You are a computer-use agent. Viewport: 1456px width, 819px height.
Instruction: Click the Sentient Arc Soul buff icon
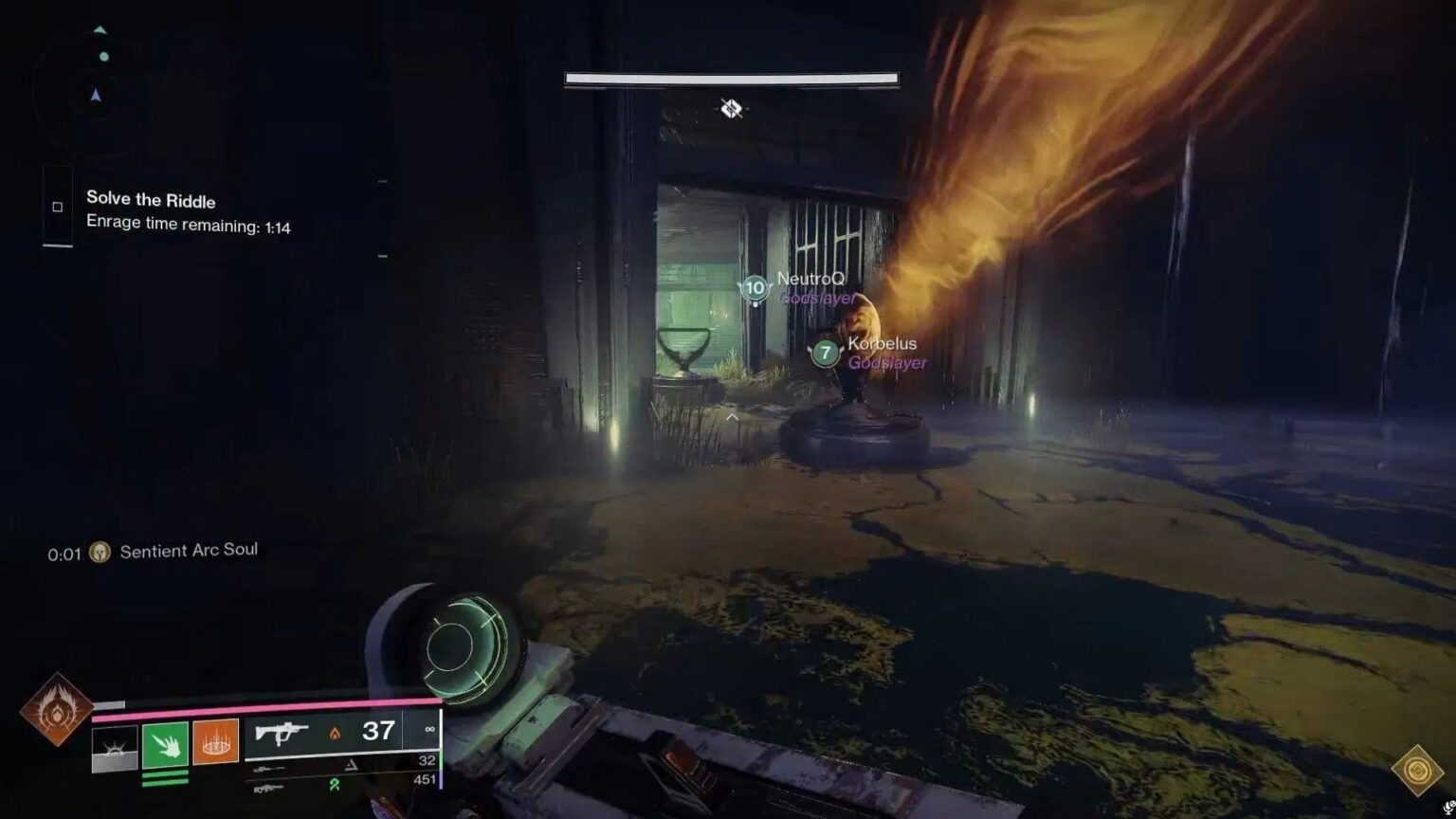click(x=100, y=550)
